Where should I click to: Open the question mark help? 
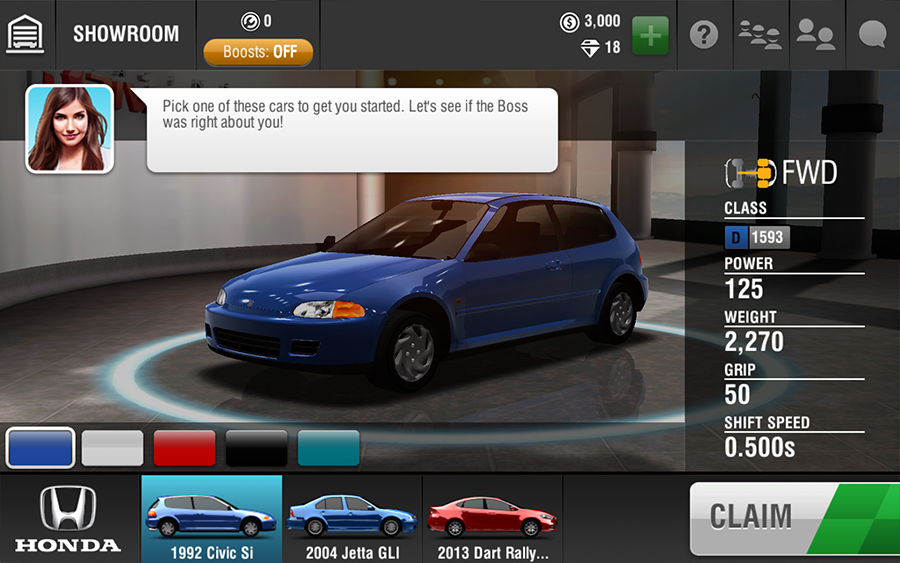(x=704, y=35)
